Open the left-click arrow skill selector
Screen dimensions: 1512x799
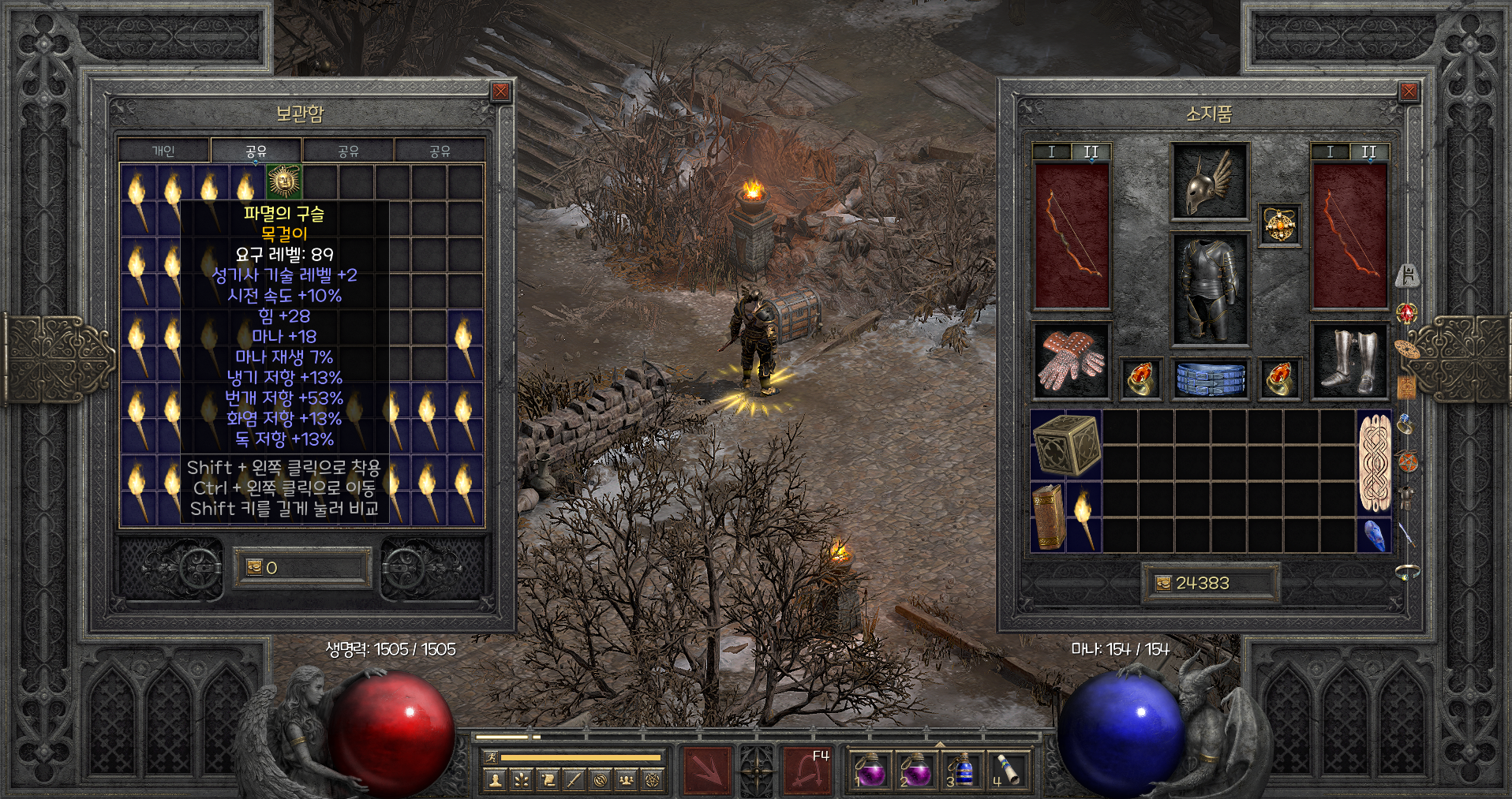tap(706, 769)
